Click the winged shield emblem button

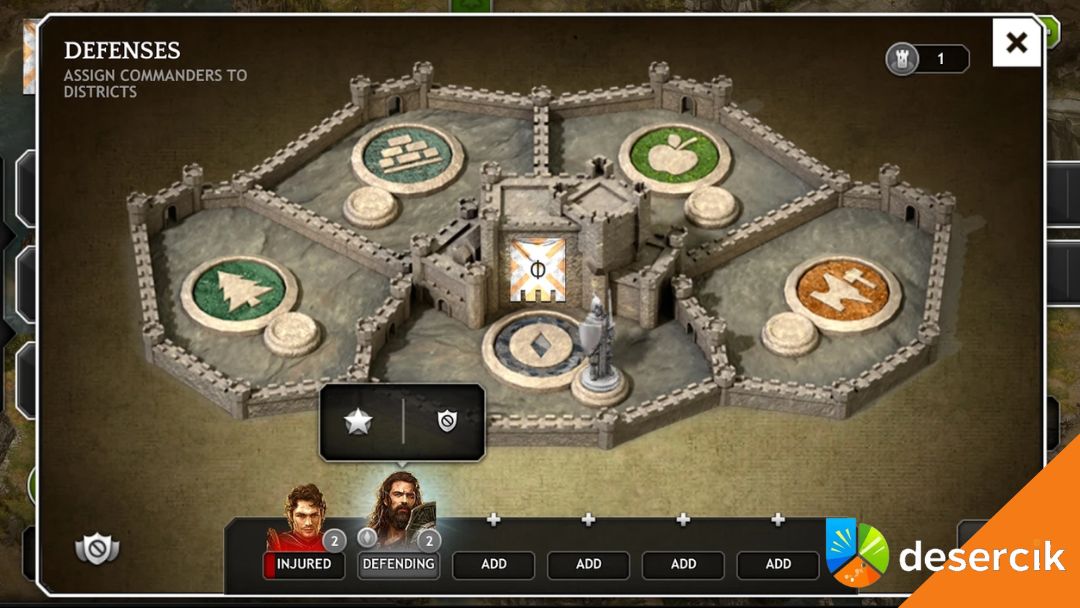pyautogui.click(x=97, y=547)
